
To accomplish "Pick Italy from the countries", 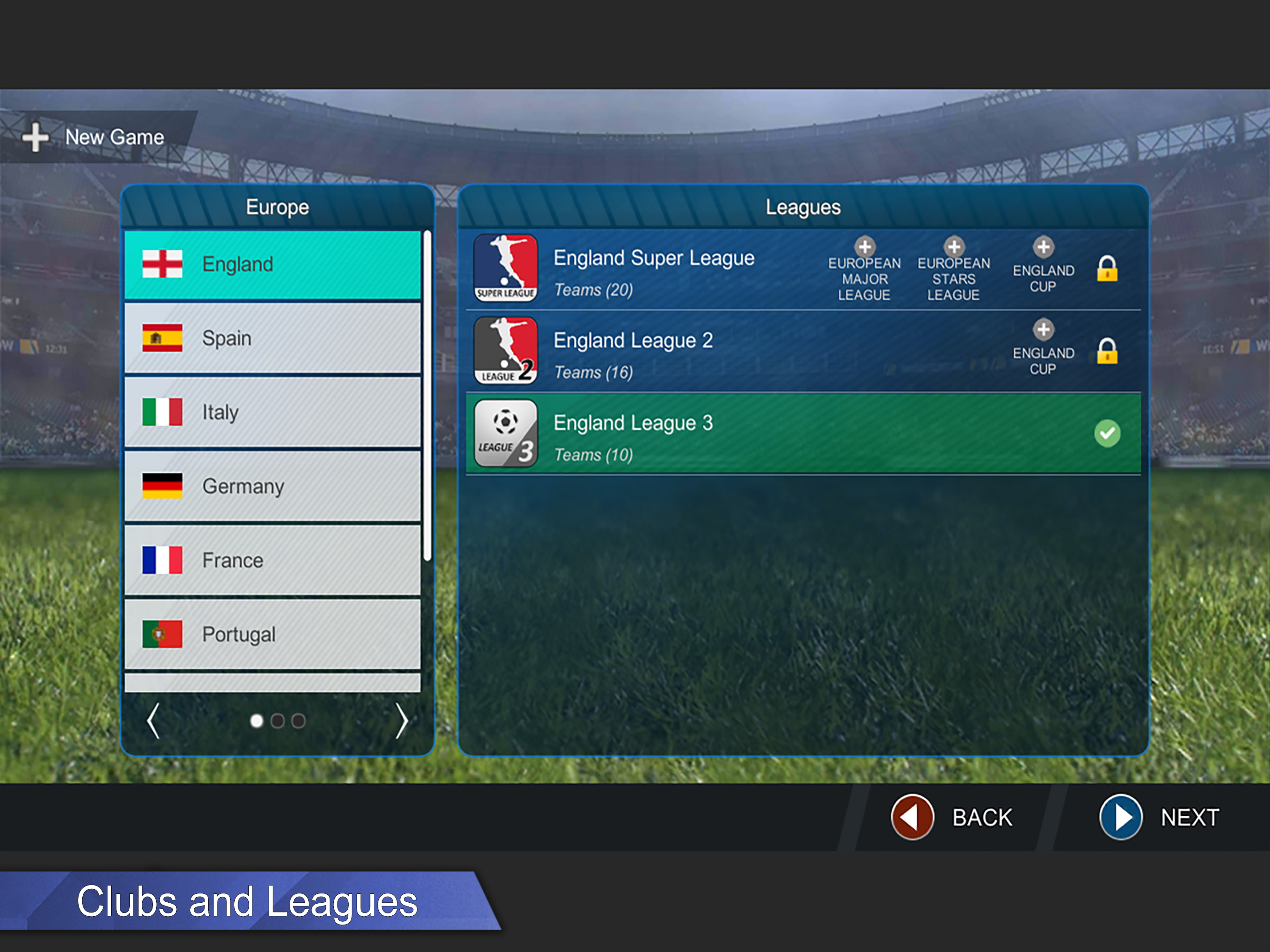I will point(272,412).
